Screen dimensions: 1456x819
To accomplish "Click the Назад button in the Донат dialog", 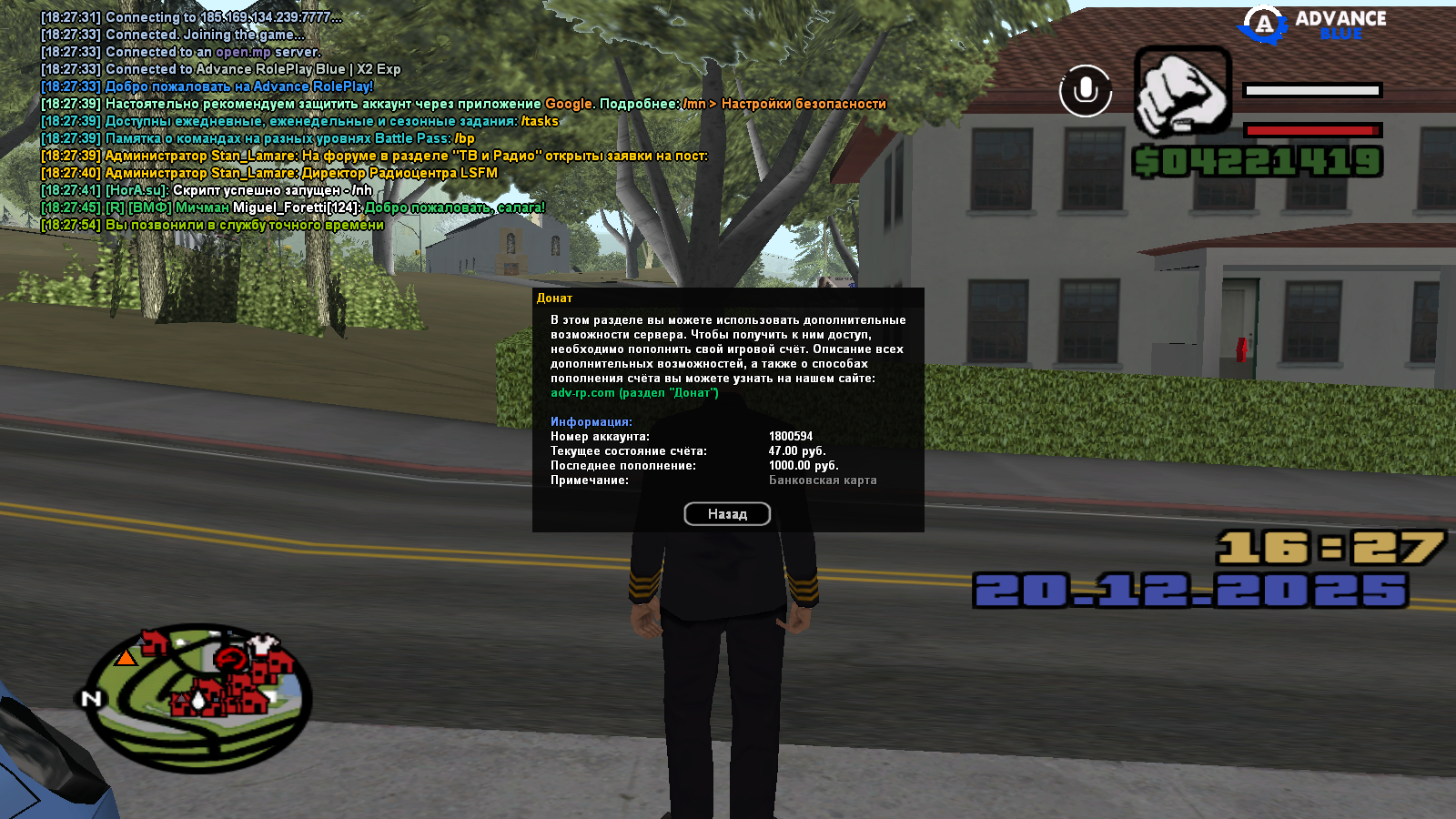I will coord(727,514).
